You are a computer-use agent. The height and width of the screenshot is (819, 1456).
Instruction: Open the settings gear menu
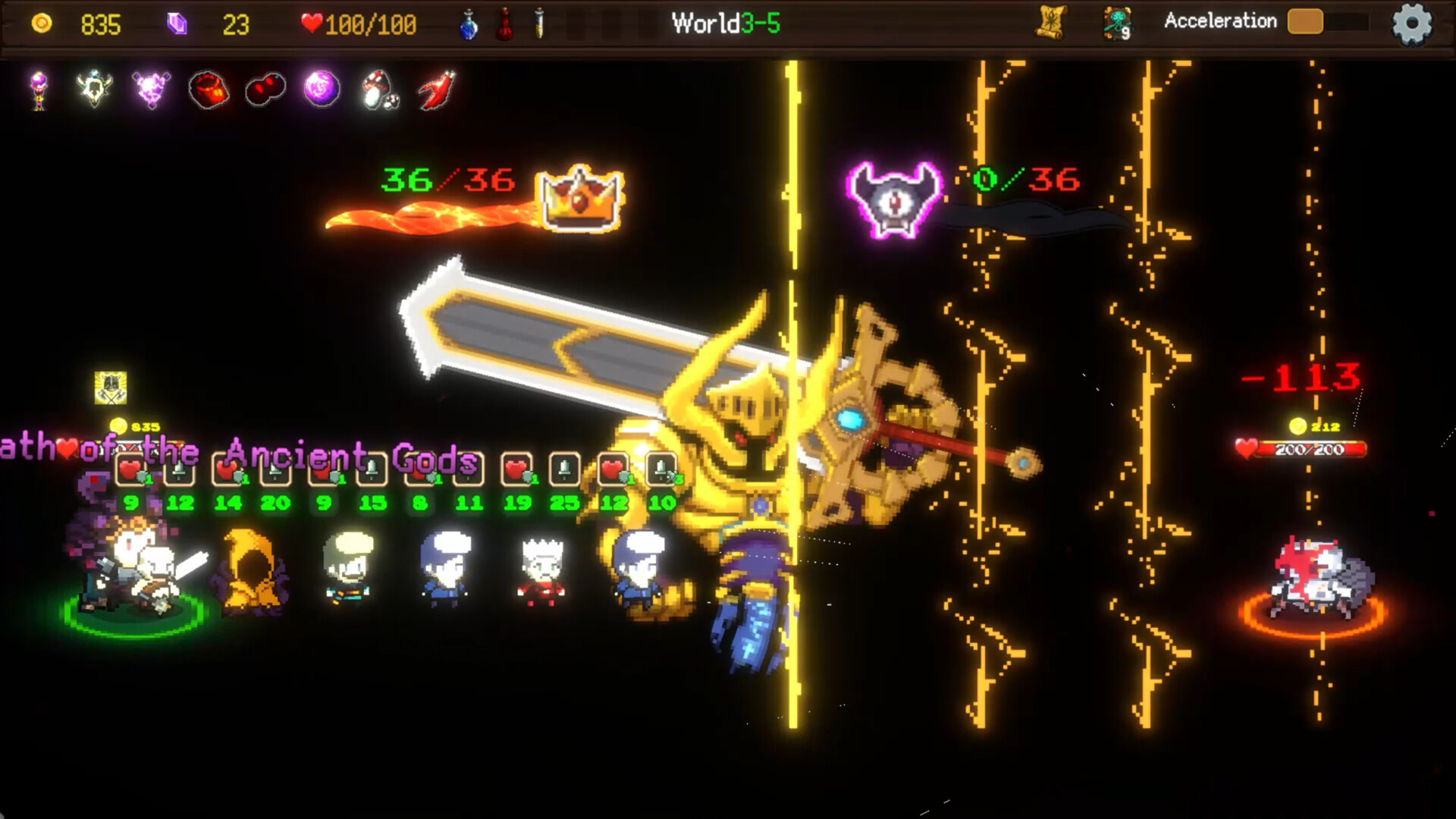(1411, 22)
